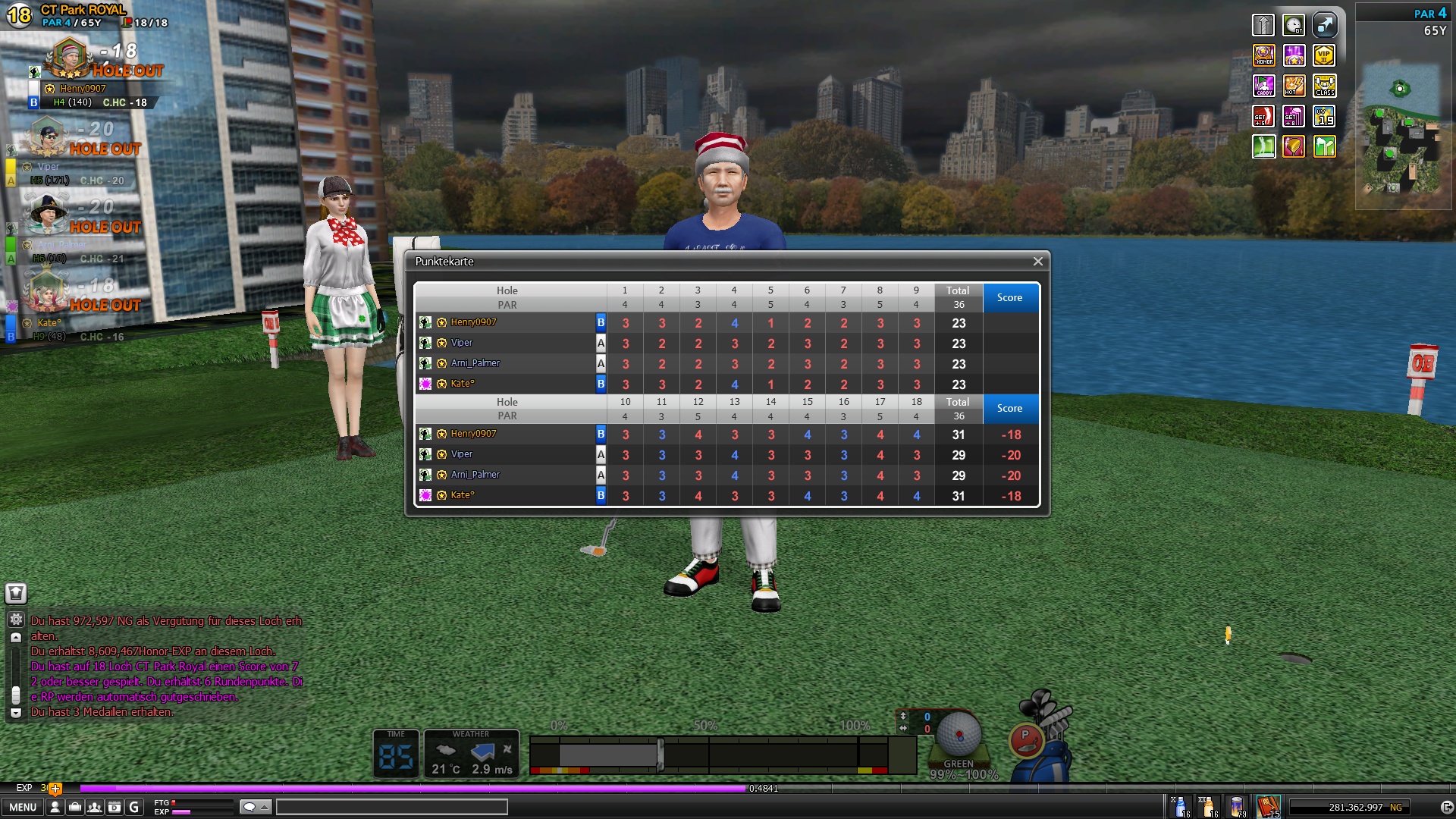
Task: Use the orange XX drink bottle
Action: [x=1208, y=807]
